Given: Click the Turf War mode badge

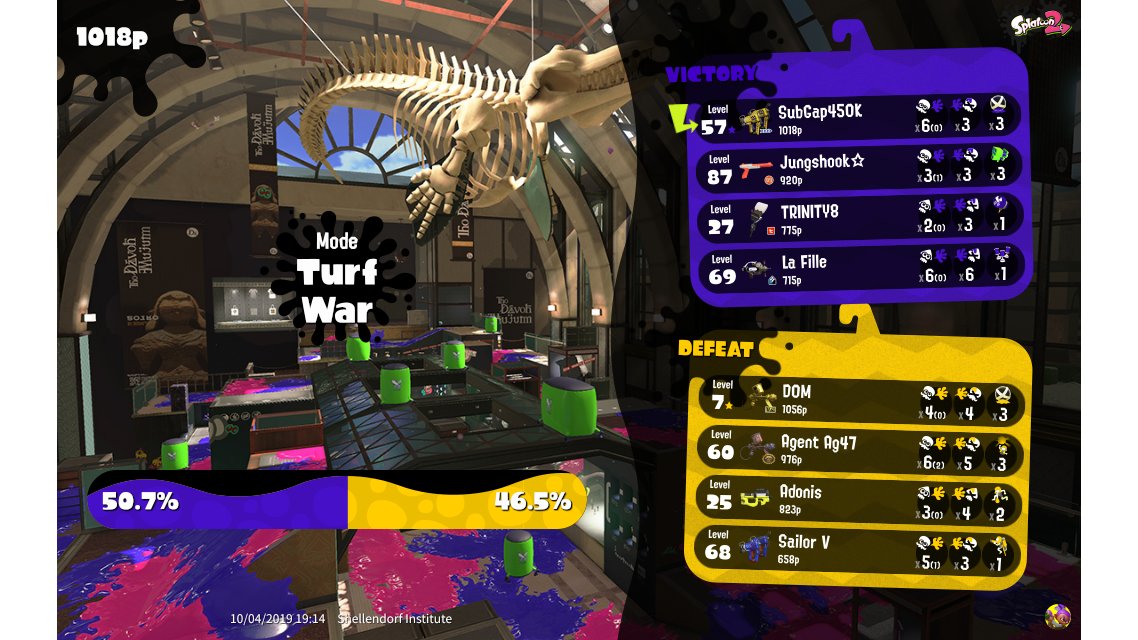Looking at the screenshot, I should point(336,273).
